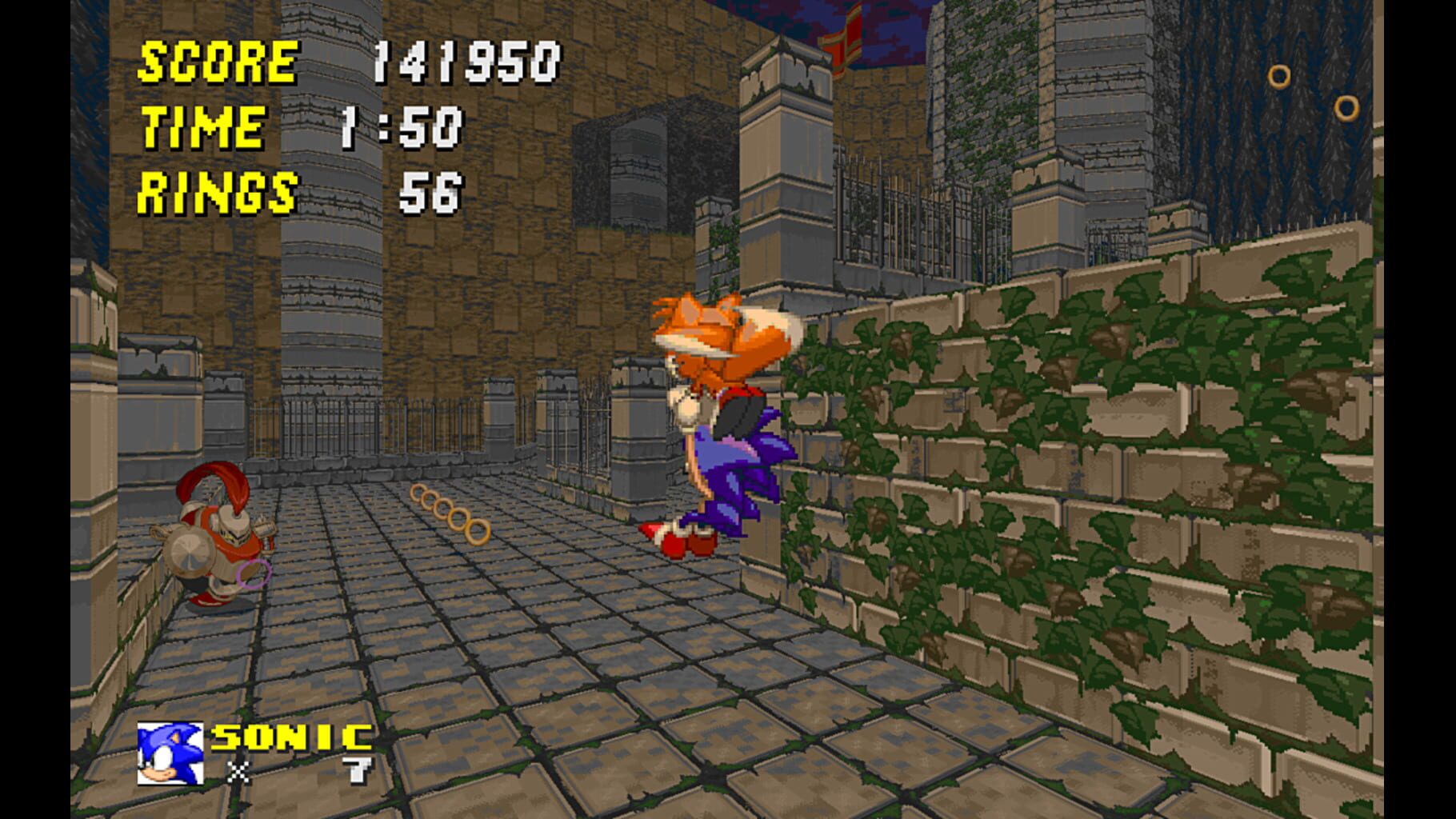Click the floating ring in the top-right sky
Image resolution: width=1456 pixels, height=819 pixels.
pyautogui.click(x=1280, y=76)
